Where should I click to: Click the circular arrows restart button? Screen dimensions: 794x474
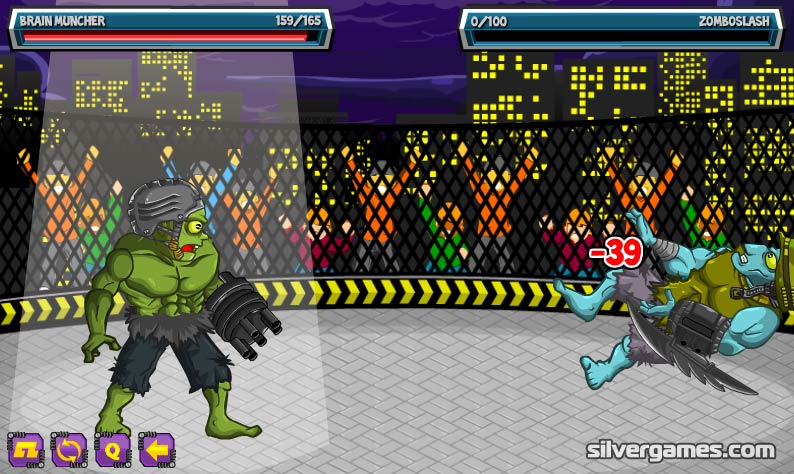click(69, 449)
